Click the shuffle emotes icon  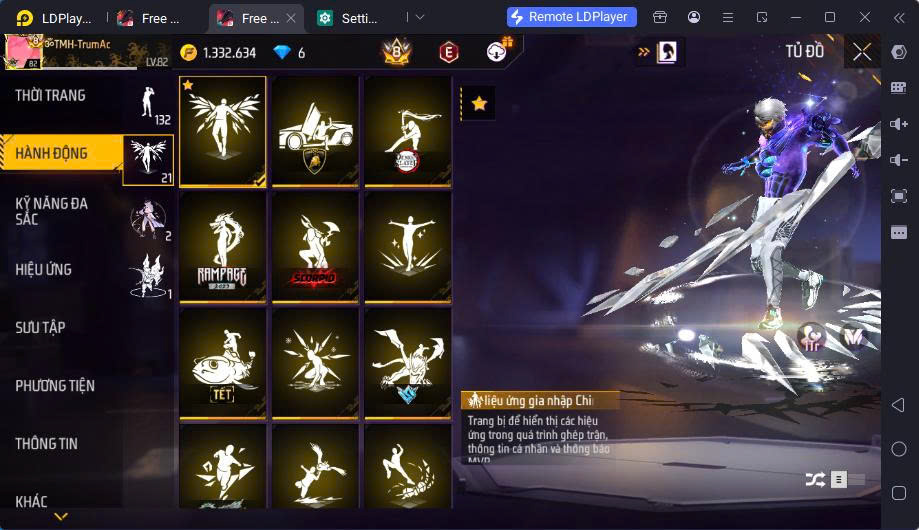point(815,480)
